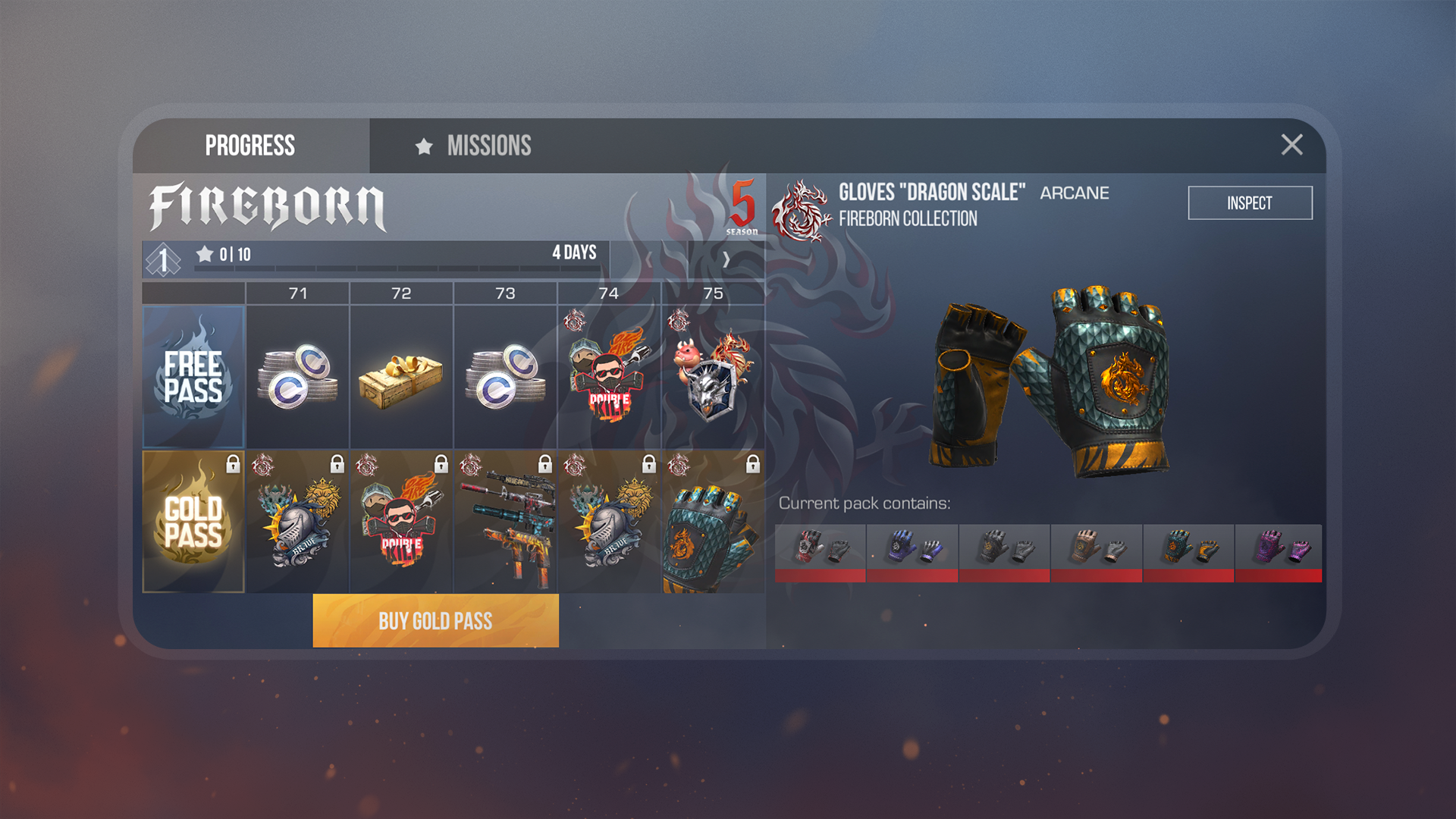Select the level 73 free coins reward

[505, 377]
